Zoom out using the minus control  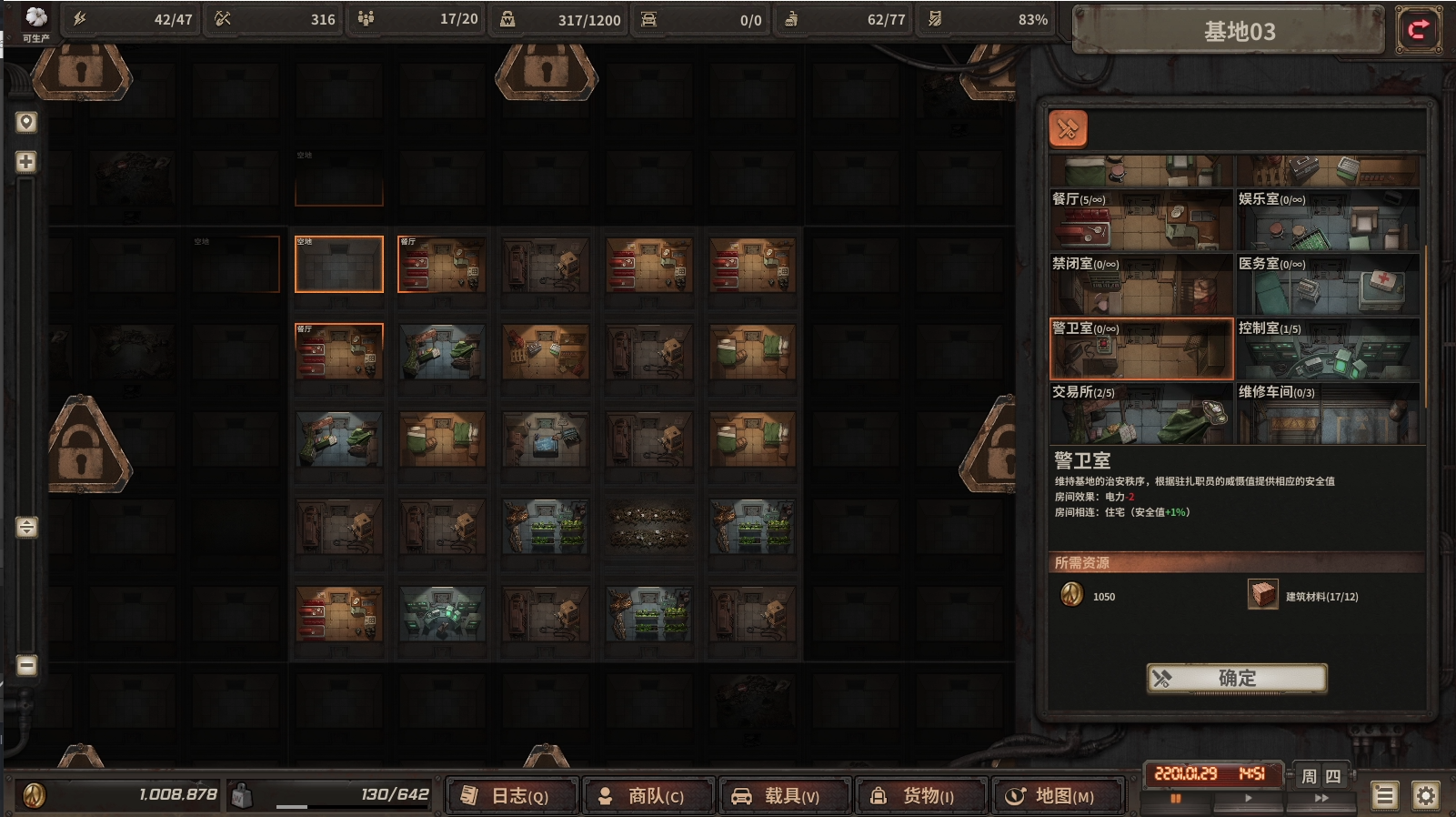pyautogui.click(x=25, y=667)
